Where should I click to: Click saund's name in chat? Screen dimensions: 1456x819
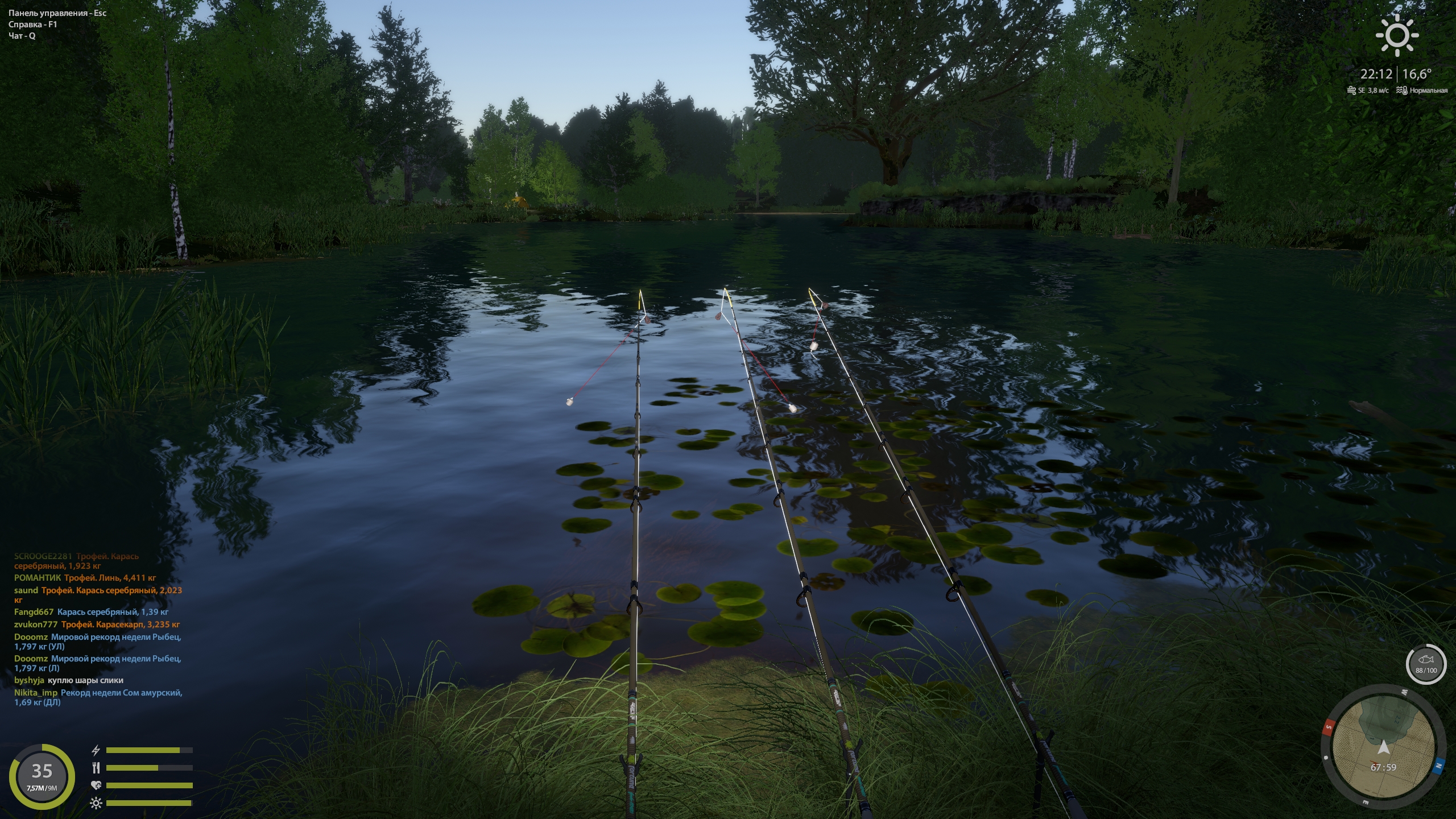[26, 590]
